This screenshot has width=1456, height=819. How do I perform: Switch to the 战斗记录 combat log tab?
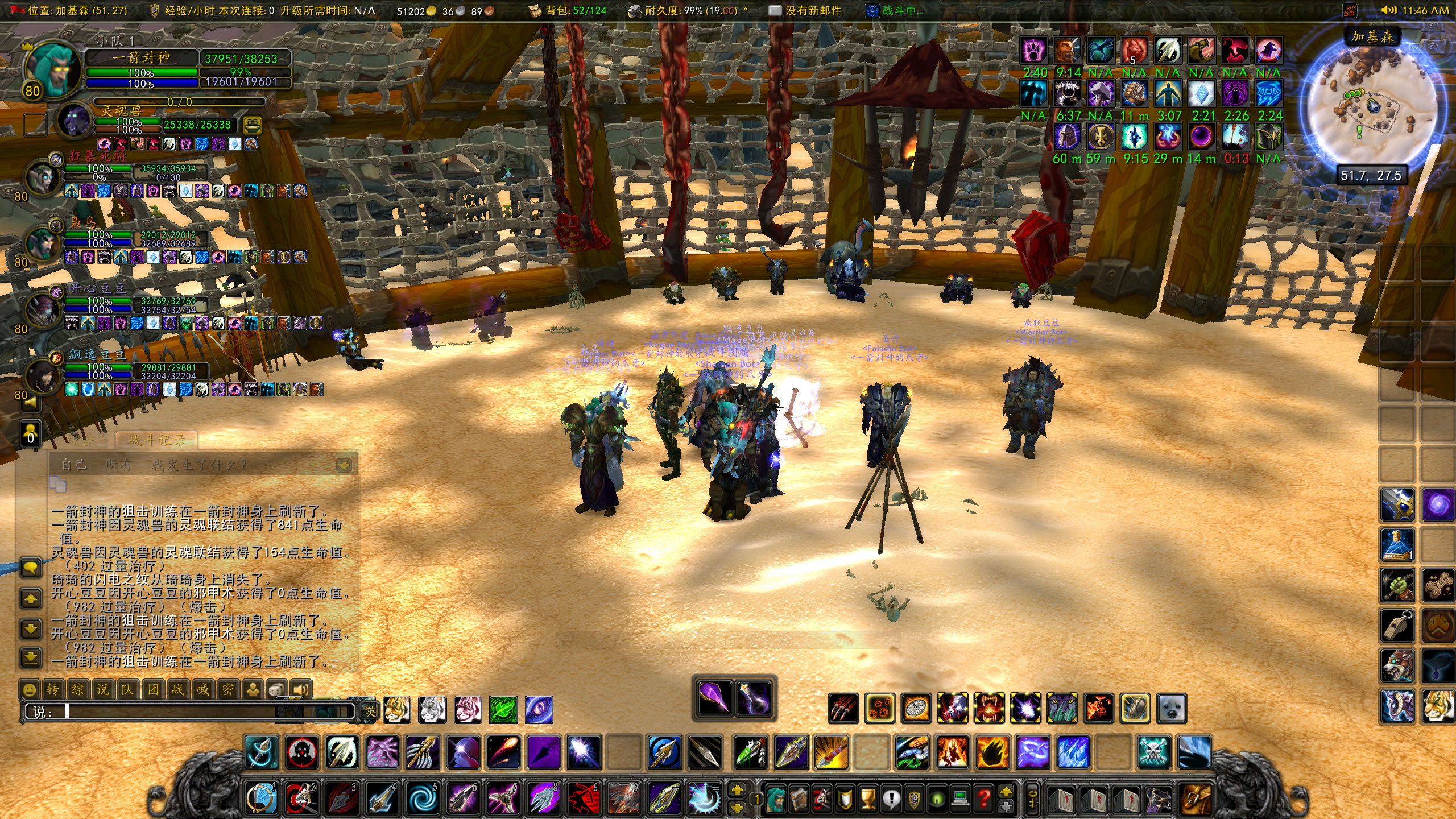click(158, 440)
